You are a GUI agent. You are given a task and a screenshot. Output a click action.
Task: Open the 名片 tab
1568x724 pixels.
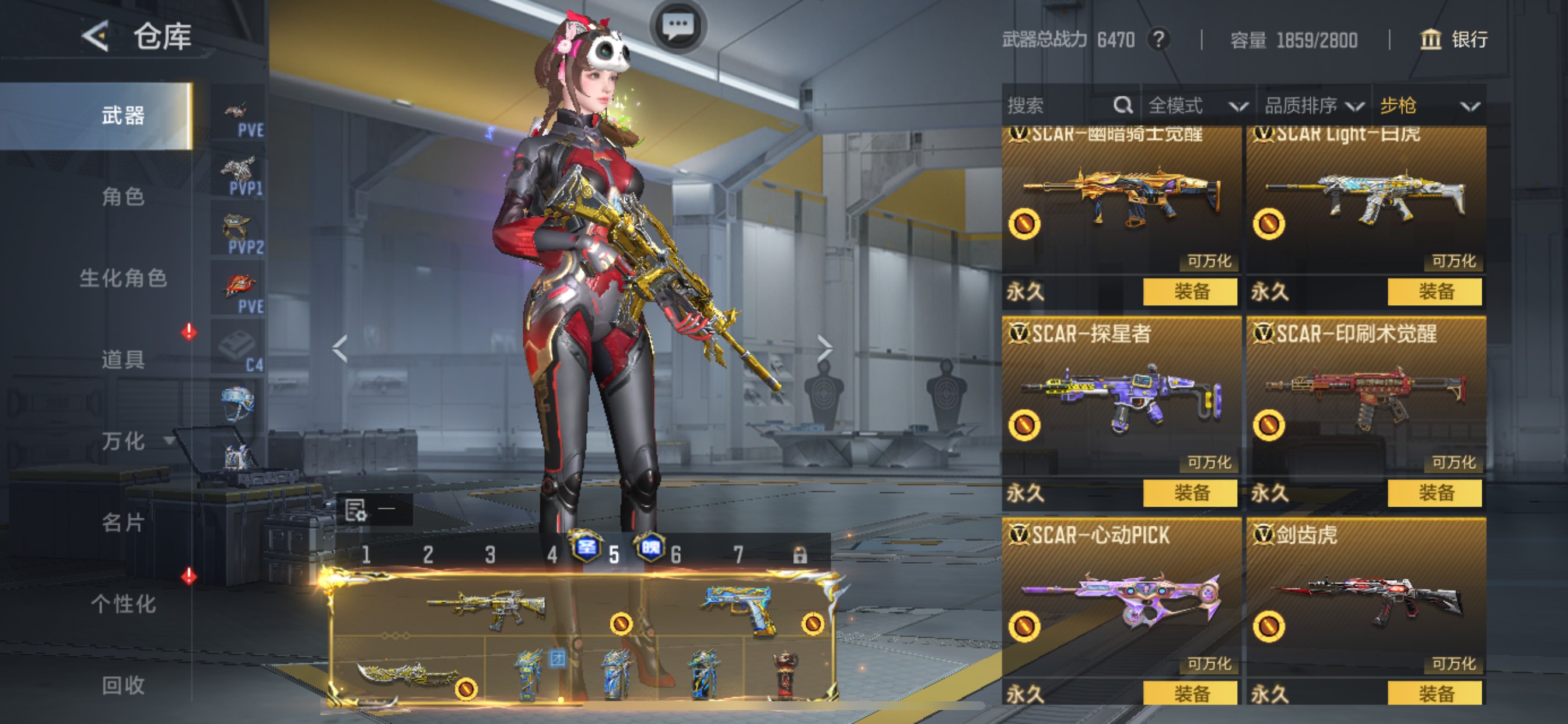[123, 523]
